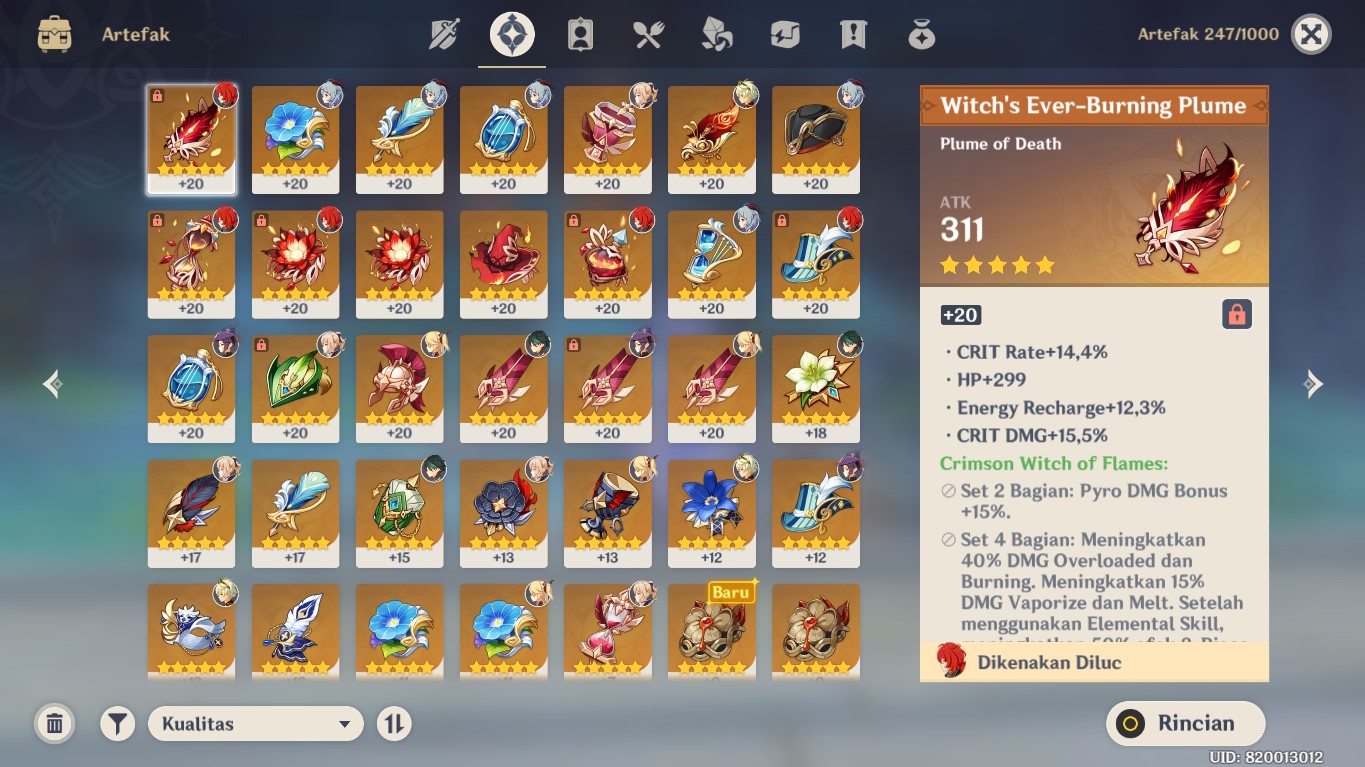Viewport: 1365px width, 767px height.
Task: Open the Materials tab
Action: point(716,35)
